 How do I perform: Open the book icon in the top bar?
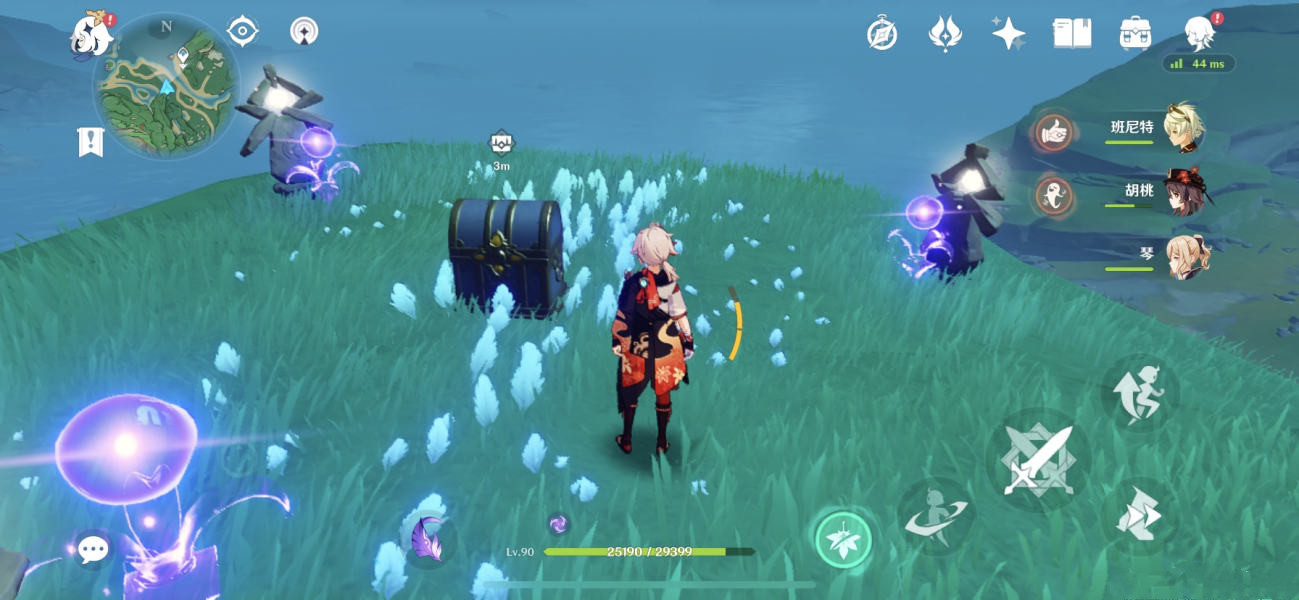pyautogui.click(x=1072, y=34)
